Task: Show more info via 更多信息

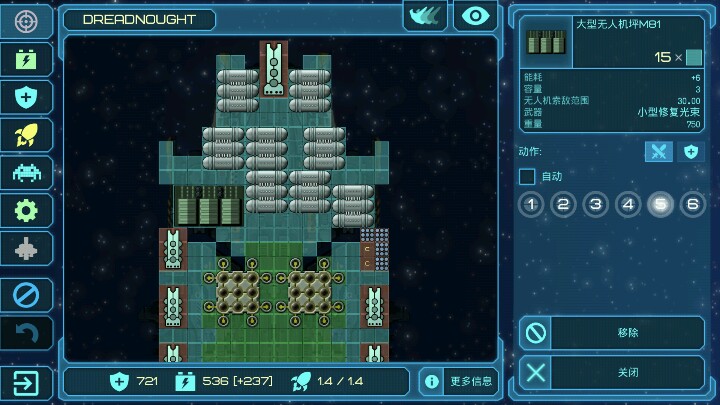Action: pos(458,381)
